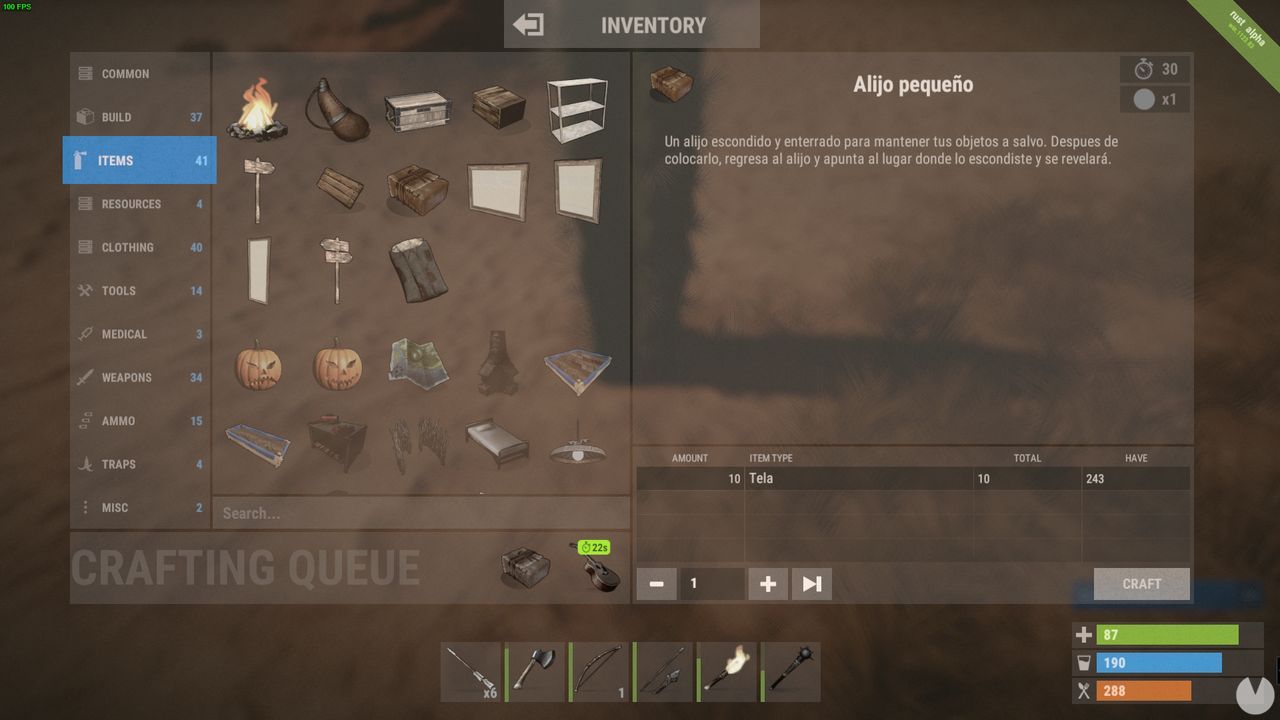Select the evil jack-o-lantern pumpkin icon
1280x720 pixels.
[x=338, y=365]
